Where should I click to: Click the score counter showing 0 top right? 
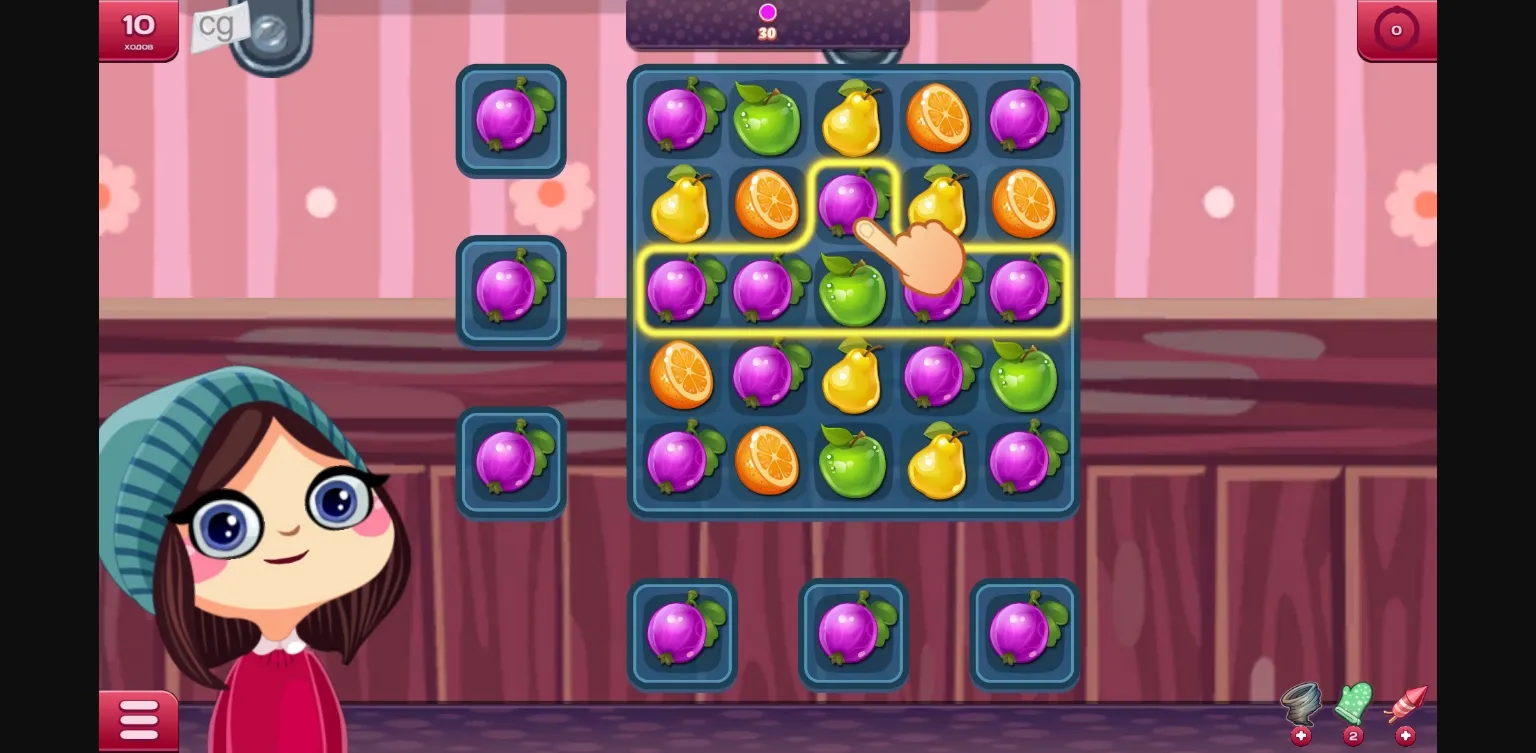click(x=1396, y=29)
